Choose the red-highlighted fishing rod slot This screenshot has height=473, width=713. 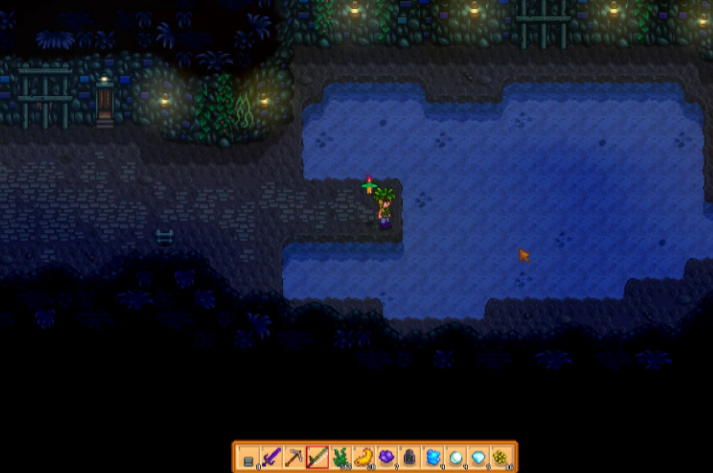pos(318,458)
